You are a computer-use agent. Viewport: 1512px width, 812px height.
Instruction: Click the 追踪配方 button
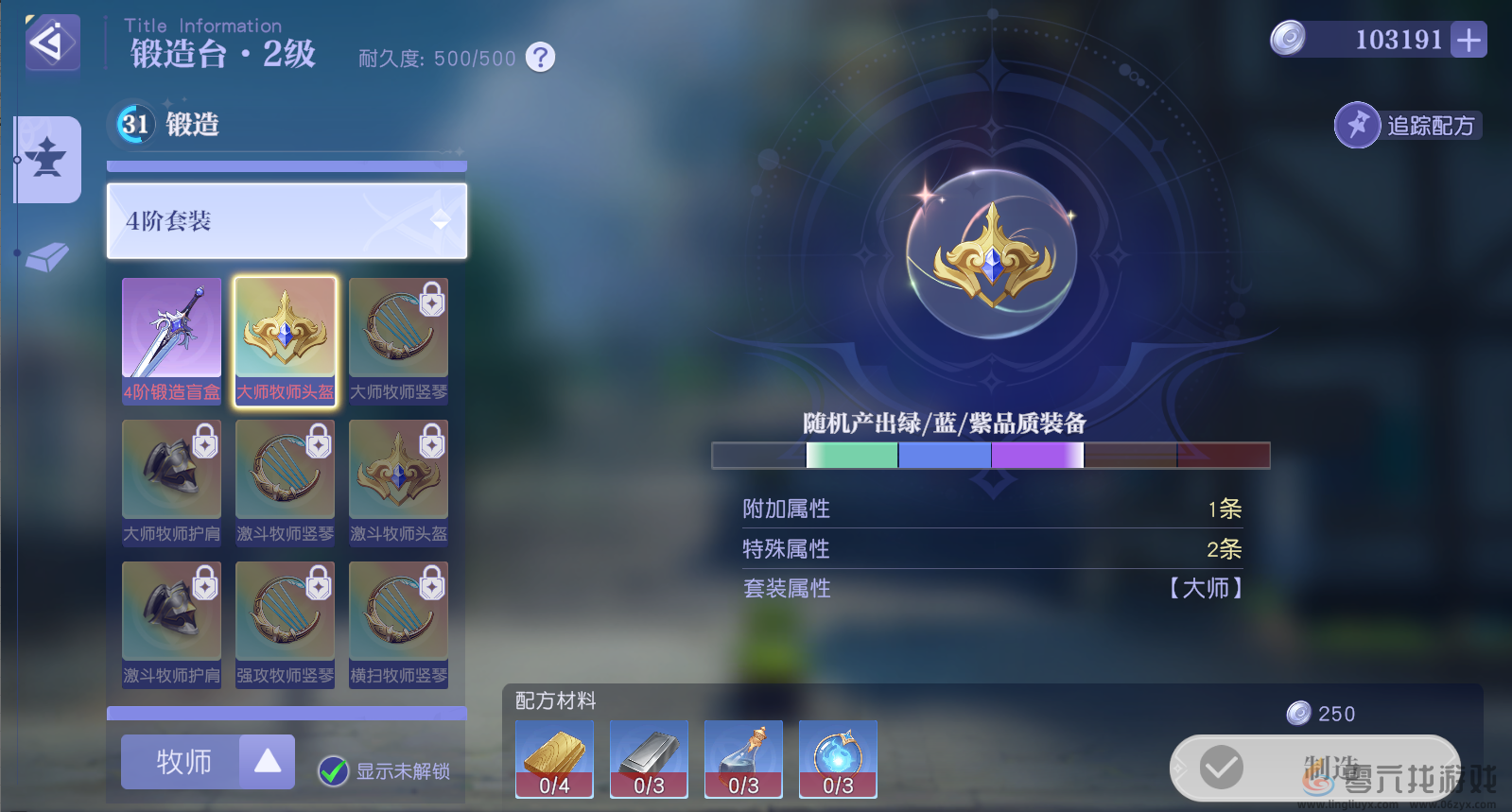(1408, 125)
